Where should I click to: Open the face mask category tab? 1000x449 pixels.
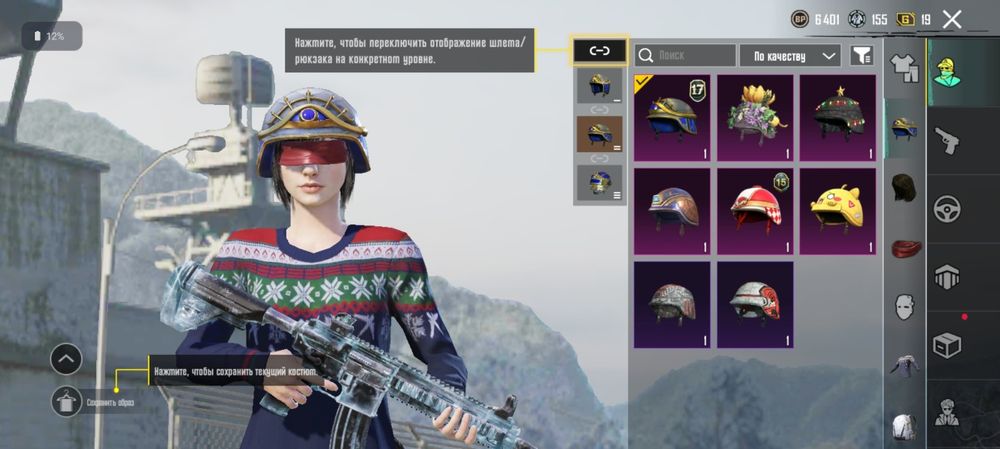(904, 304)
